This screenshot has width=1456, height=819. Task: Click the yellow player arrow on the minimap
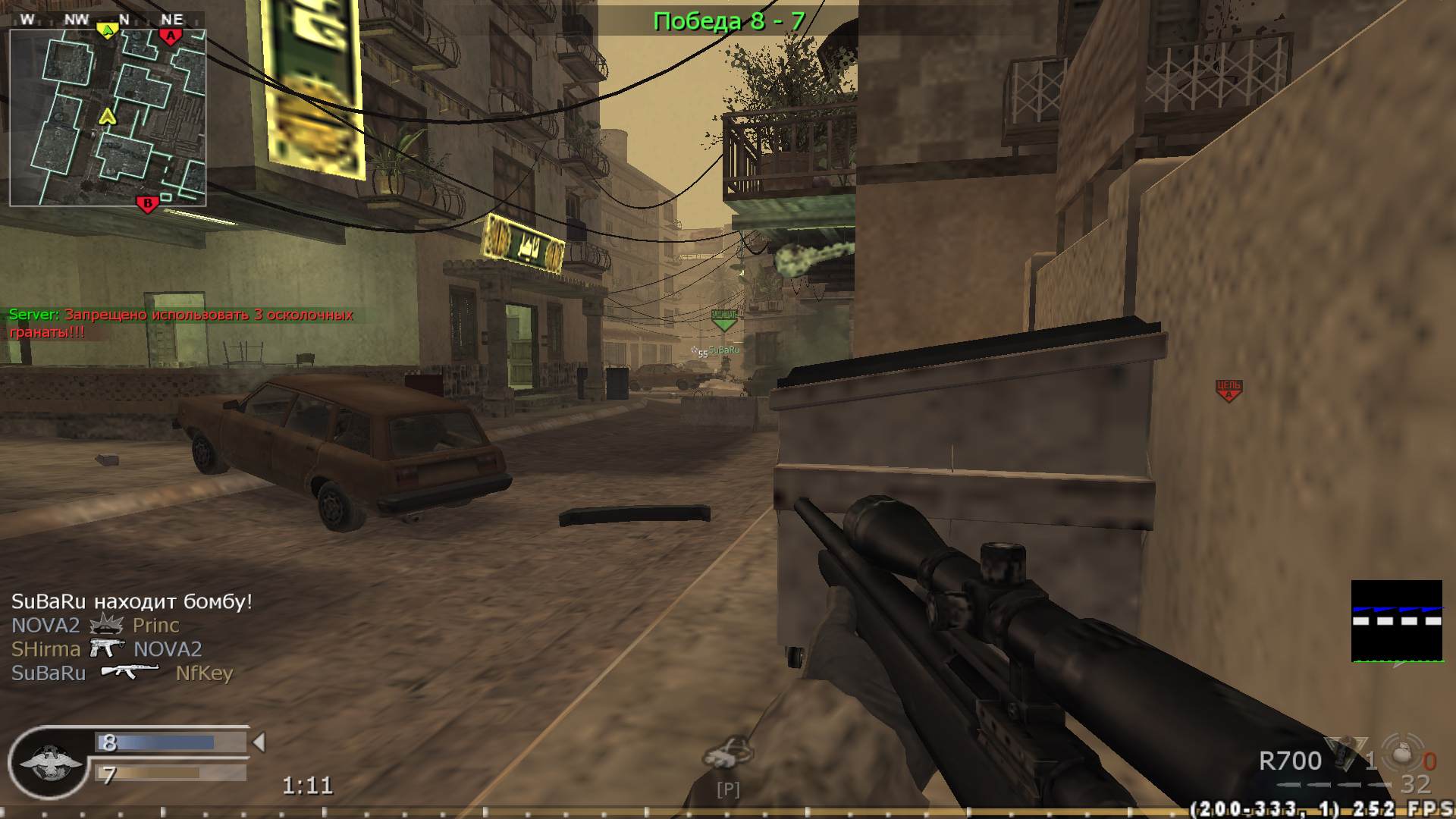click(108, 118)
